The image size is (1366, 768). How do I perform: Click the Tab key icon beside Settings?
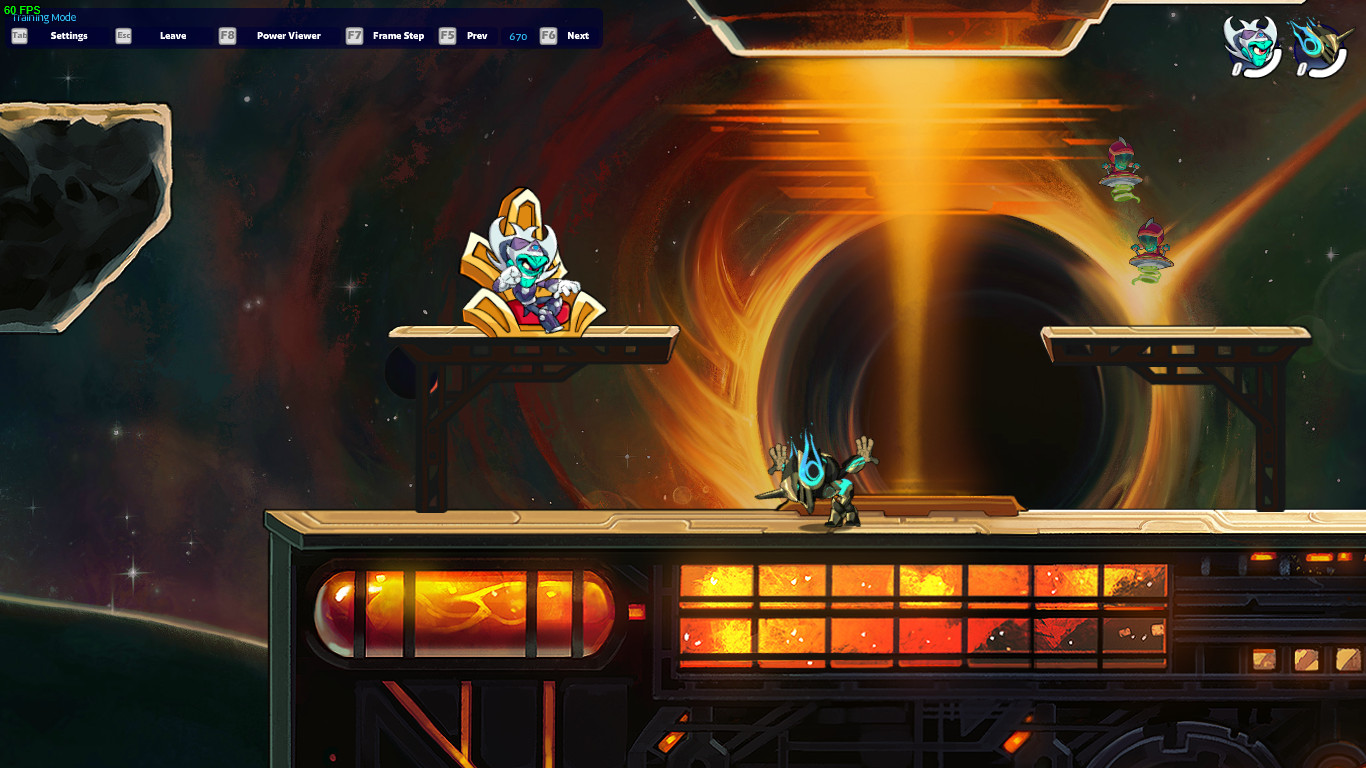pyautogui.click(x=18, y=35)
